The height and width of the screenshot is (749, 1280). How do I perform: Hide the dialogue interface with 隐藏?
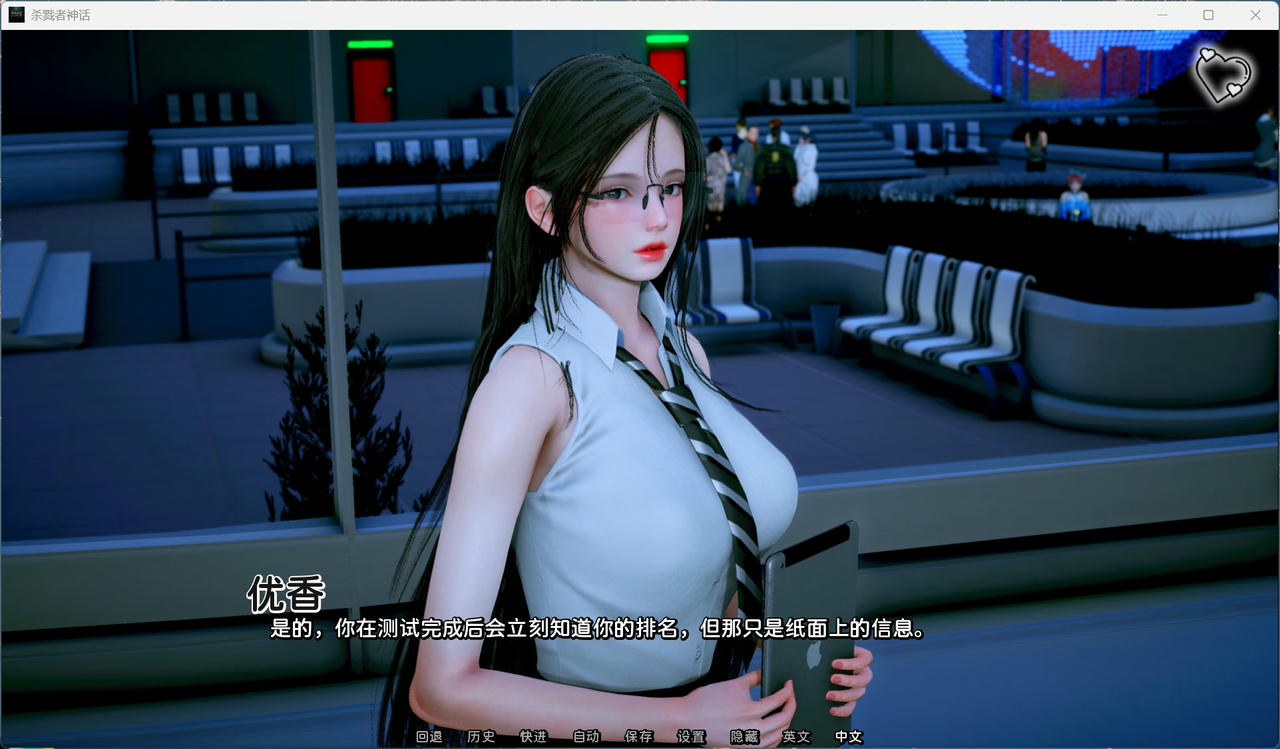click(743, 736)
